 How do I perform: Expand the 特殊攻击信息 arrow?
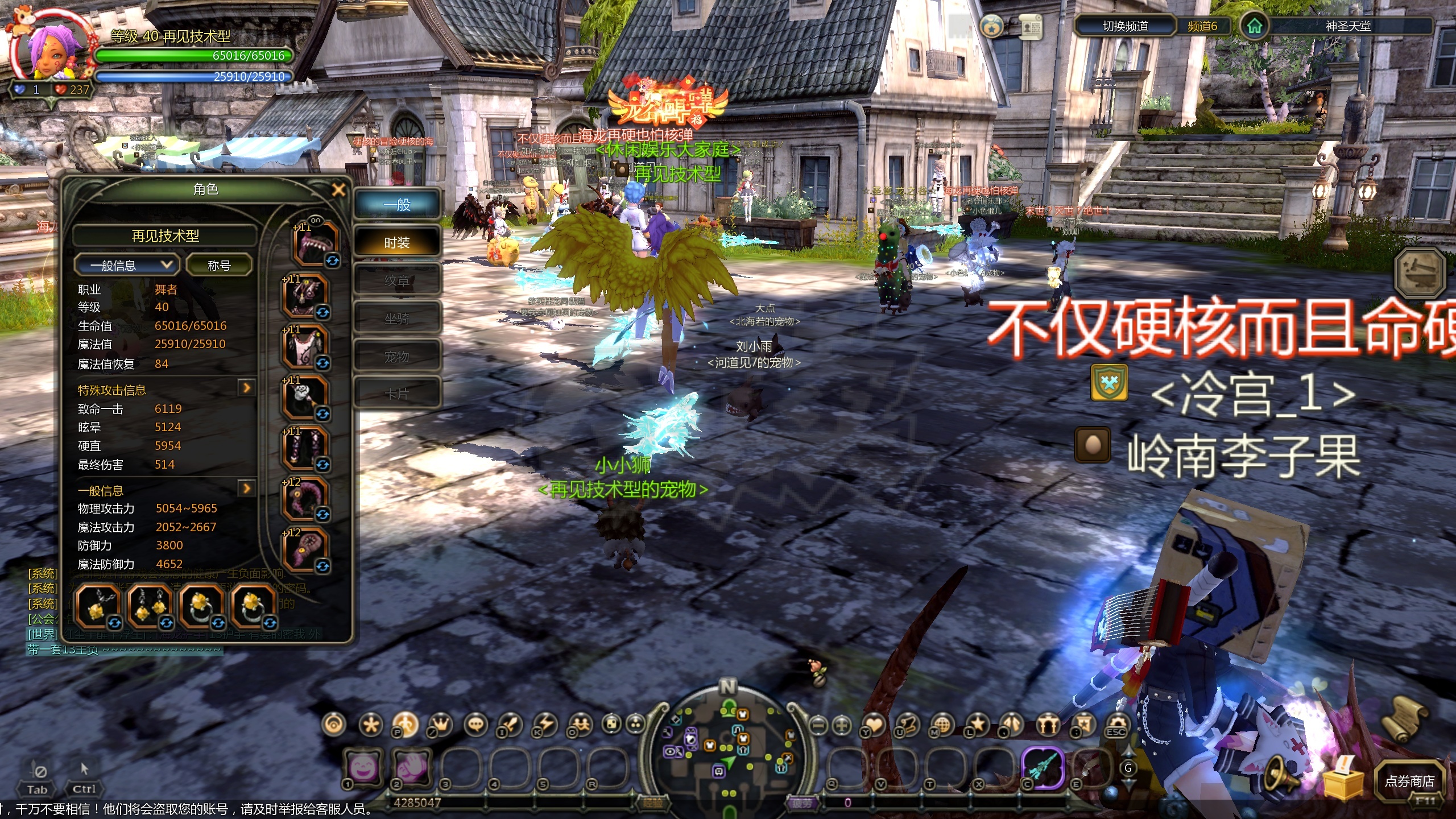246,388
